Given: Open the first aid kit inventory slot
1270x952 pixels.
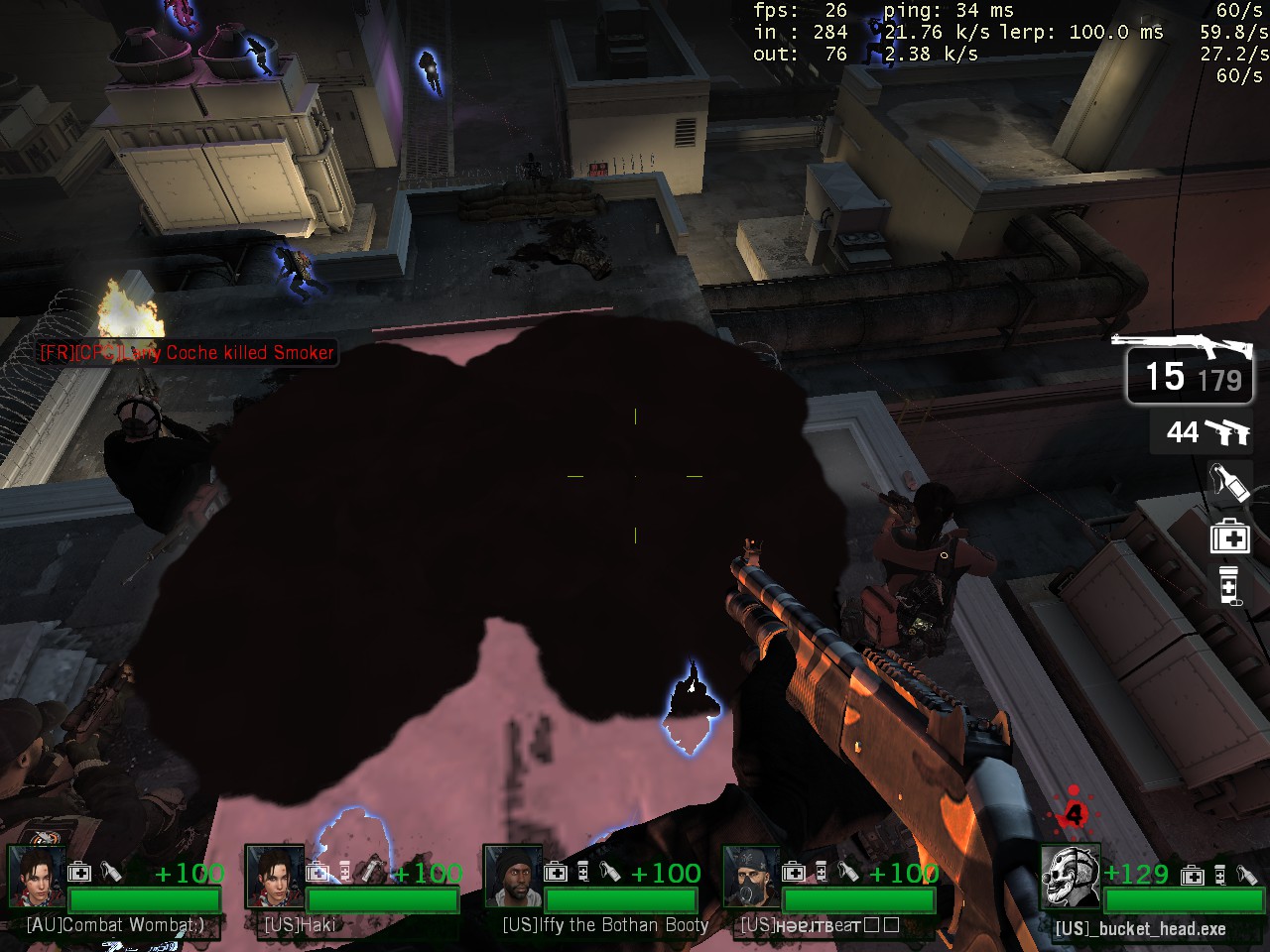Looking at the screenshot, I should [x=1229, y=535].
